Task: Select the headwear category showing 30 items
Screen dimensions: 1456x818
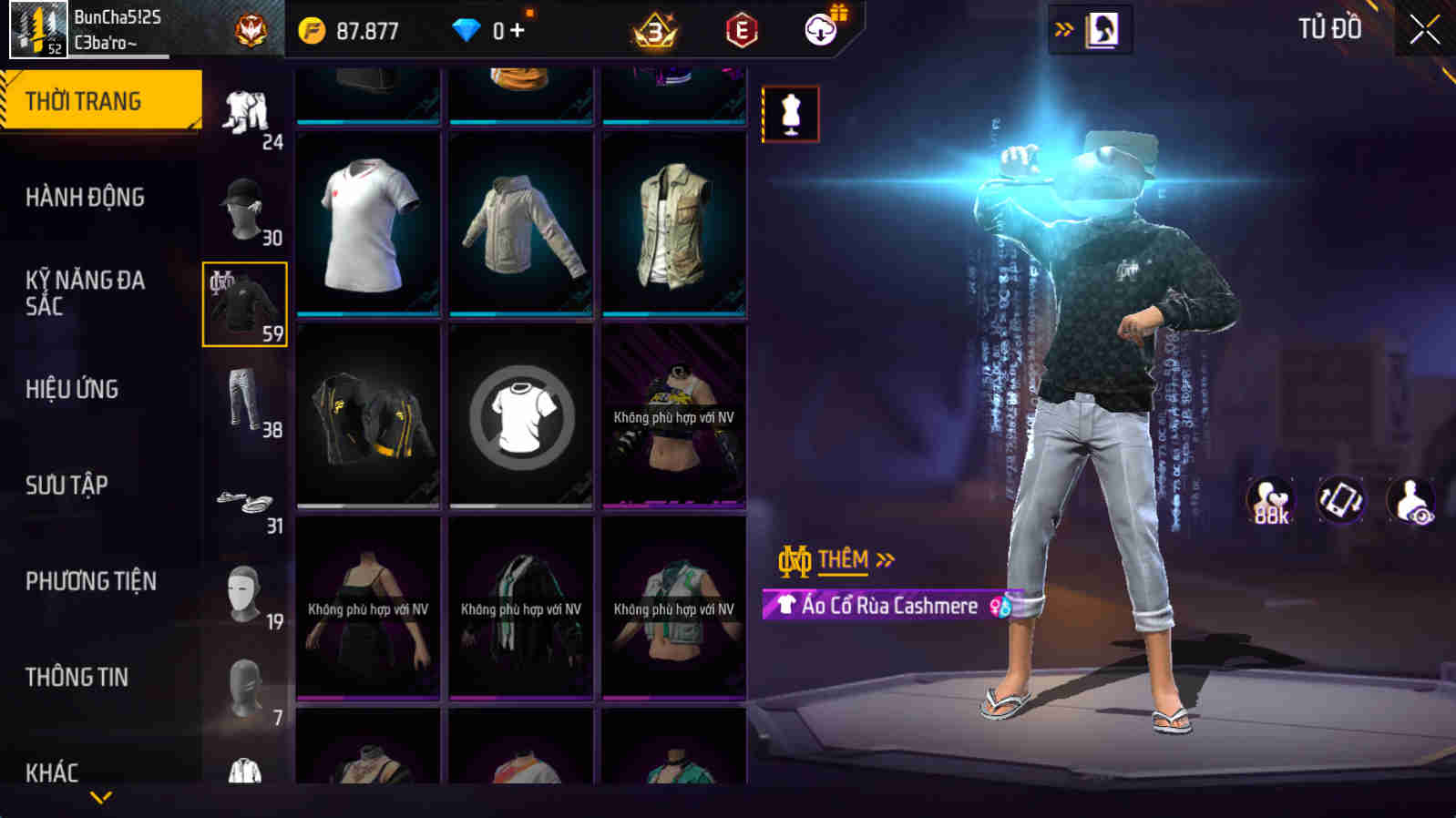Action: point(242,208)
